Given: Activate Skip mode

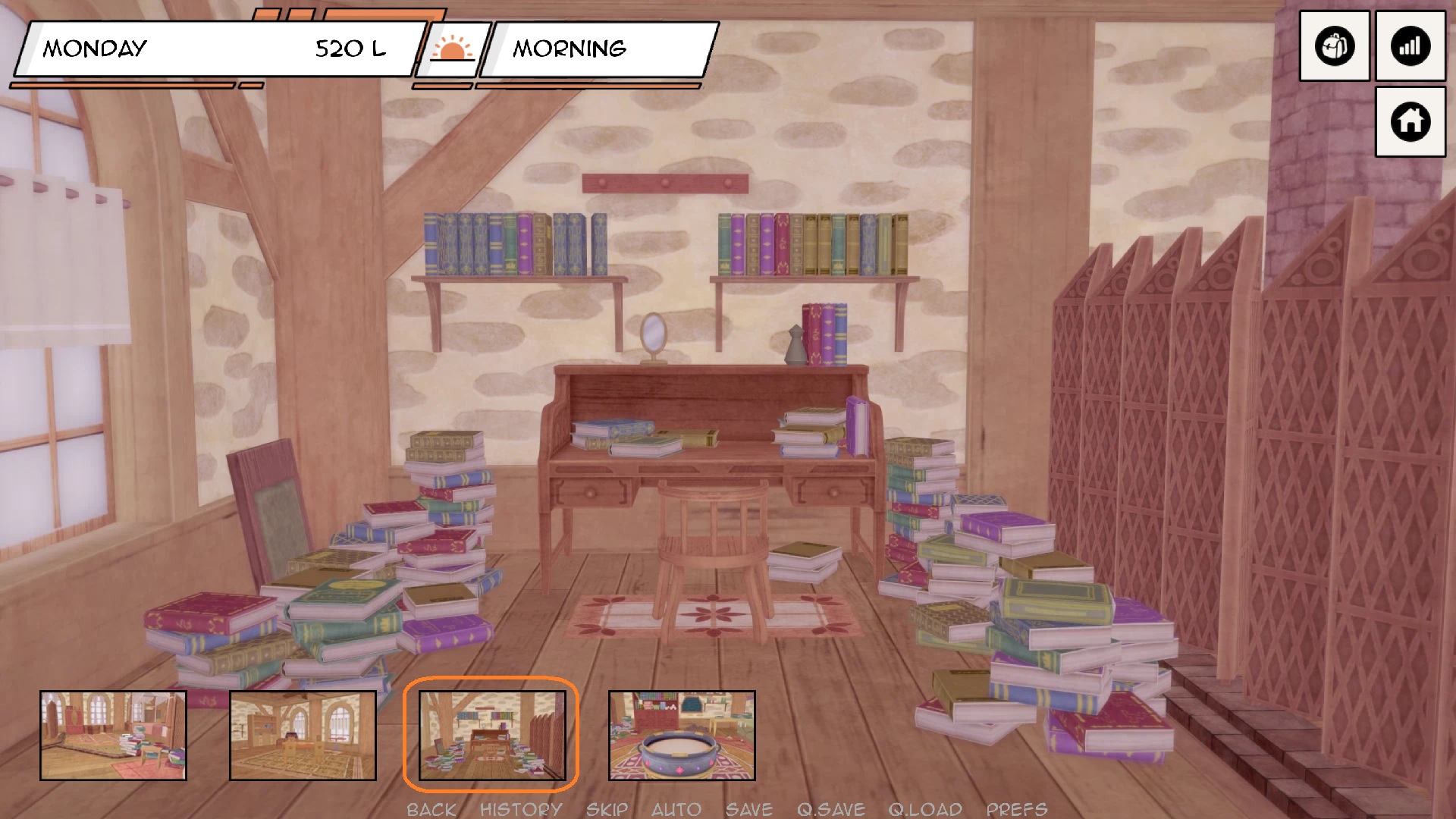Looking at the screenshot, I should [x=607, y=809].
